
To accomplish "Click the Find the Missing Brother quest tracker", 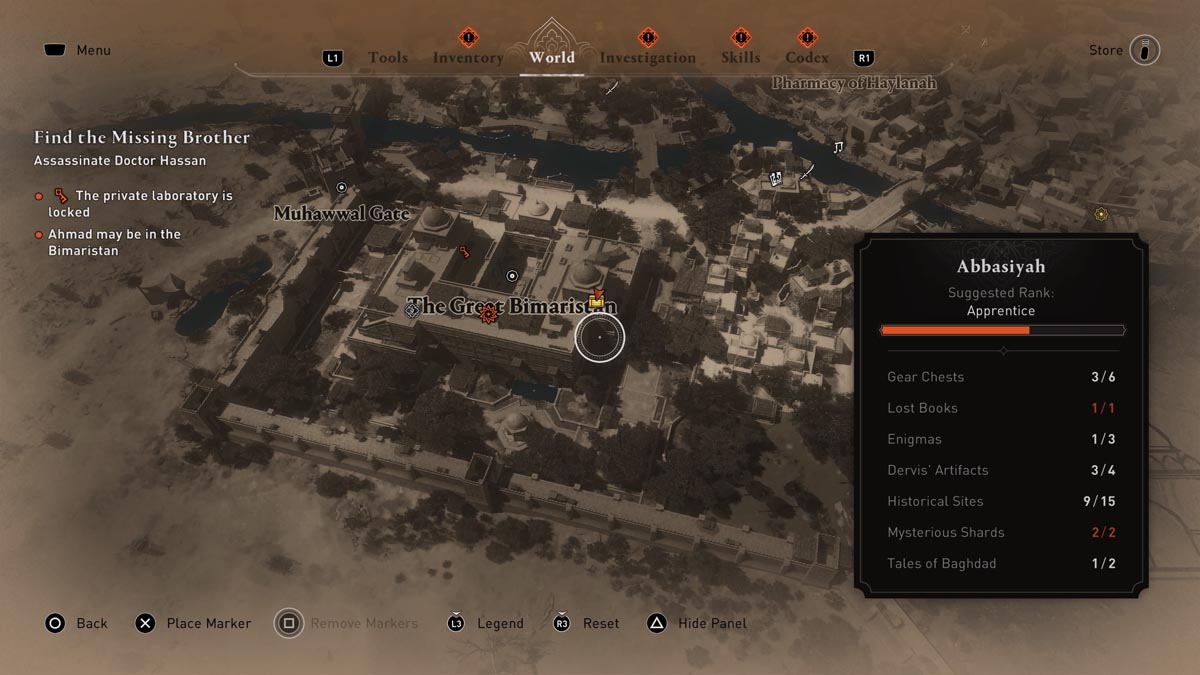I will 142,138.
